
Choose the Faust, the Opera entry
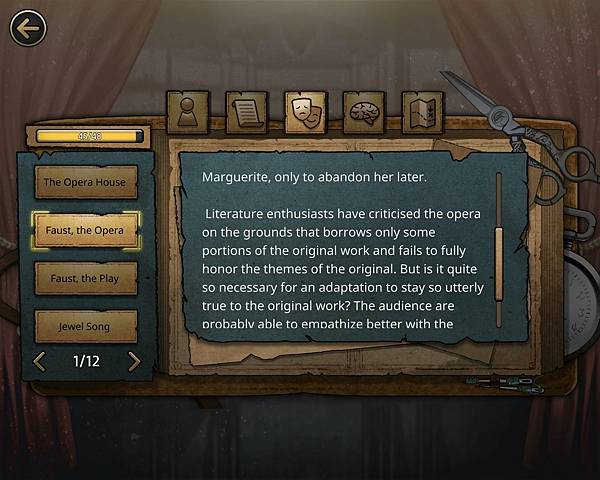point(85,230)
